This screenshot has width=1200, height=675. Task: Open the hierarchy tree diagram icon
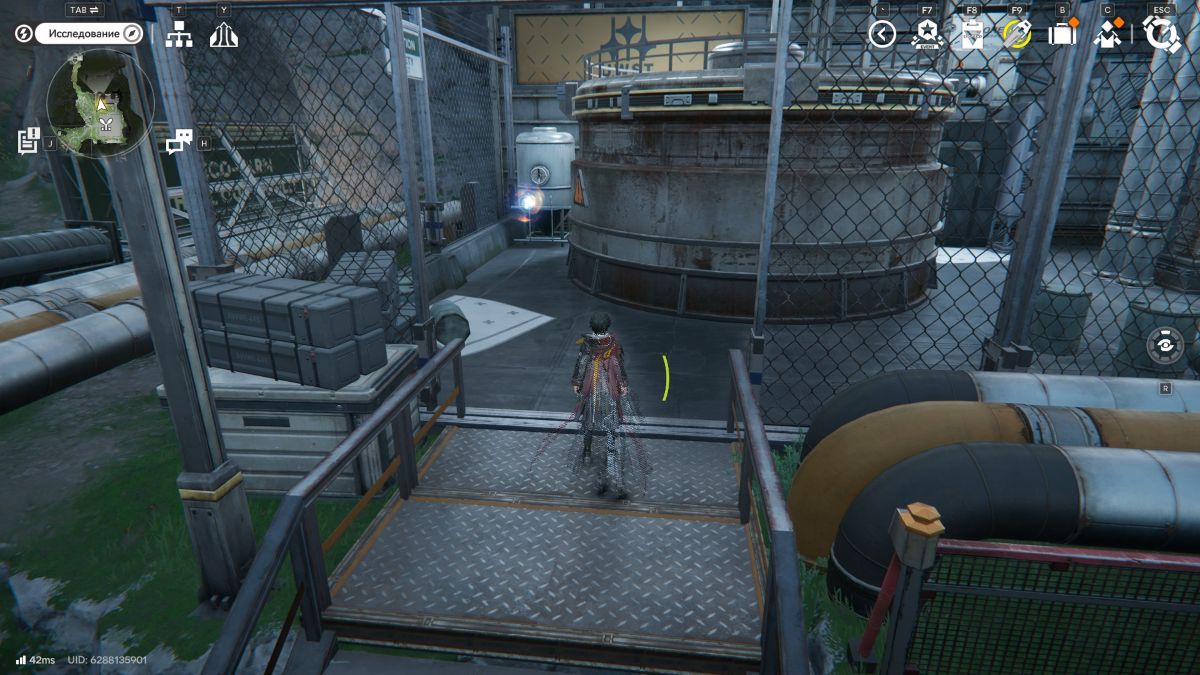[x=179, y=35]
